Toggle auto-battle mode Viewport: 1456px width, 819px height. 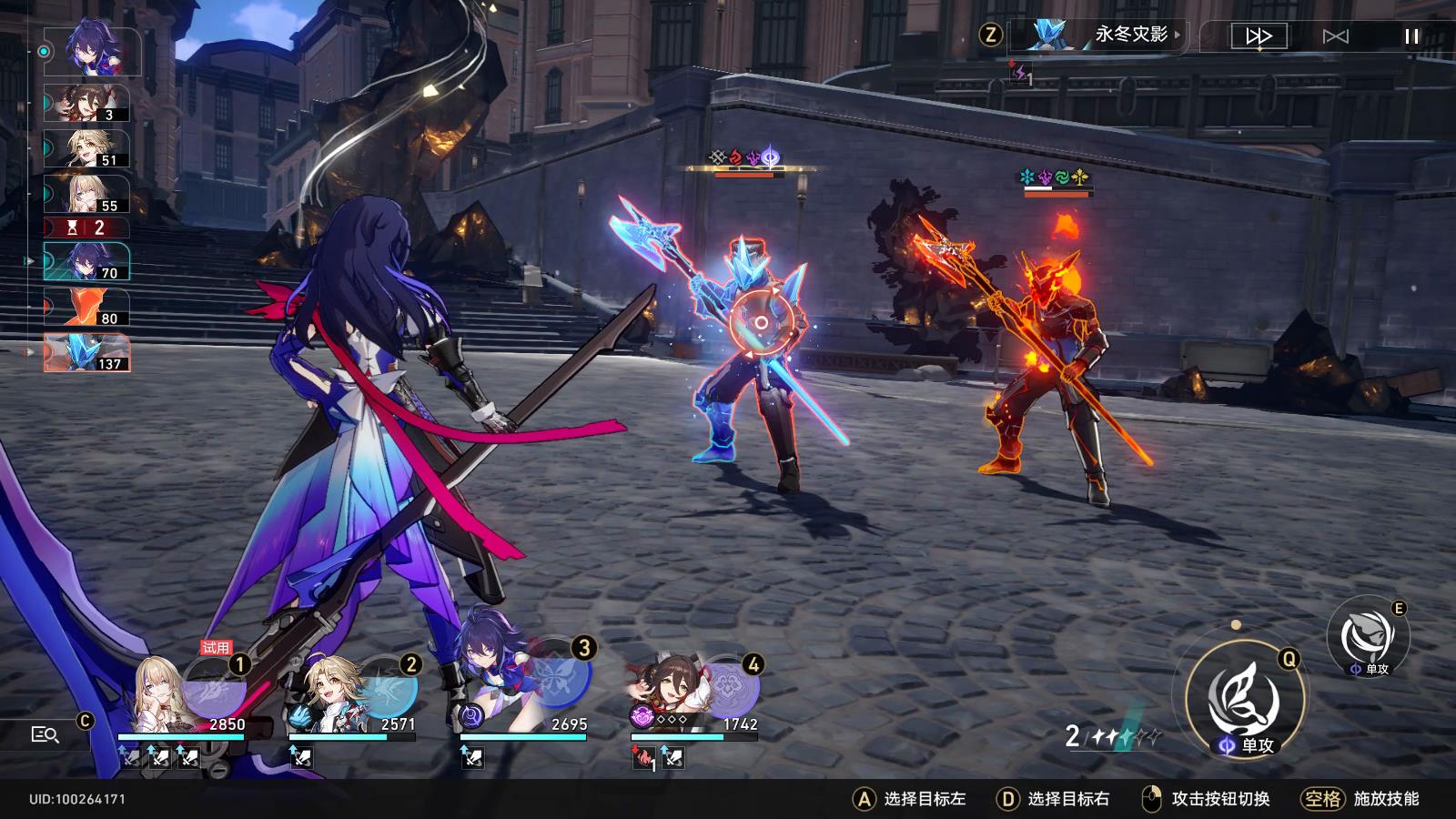(x=1335, y=36)
